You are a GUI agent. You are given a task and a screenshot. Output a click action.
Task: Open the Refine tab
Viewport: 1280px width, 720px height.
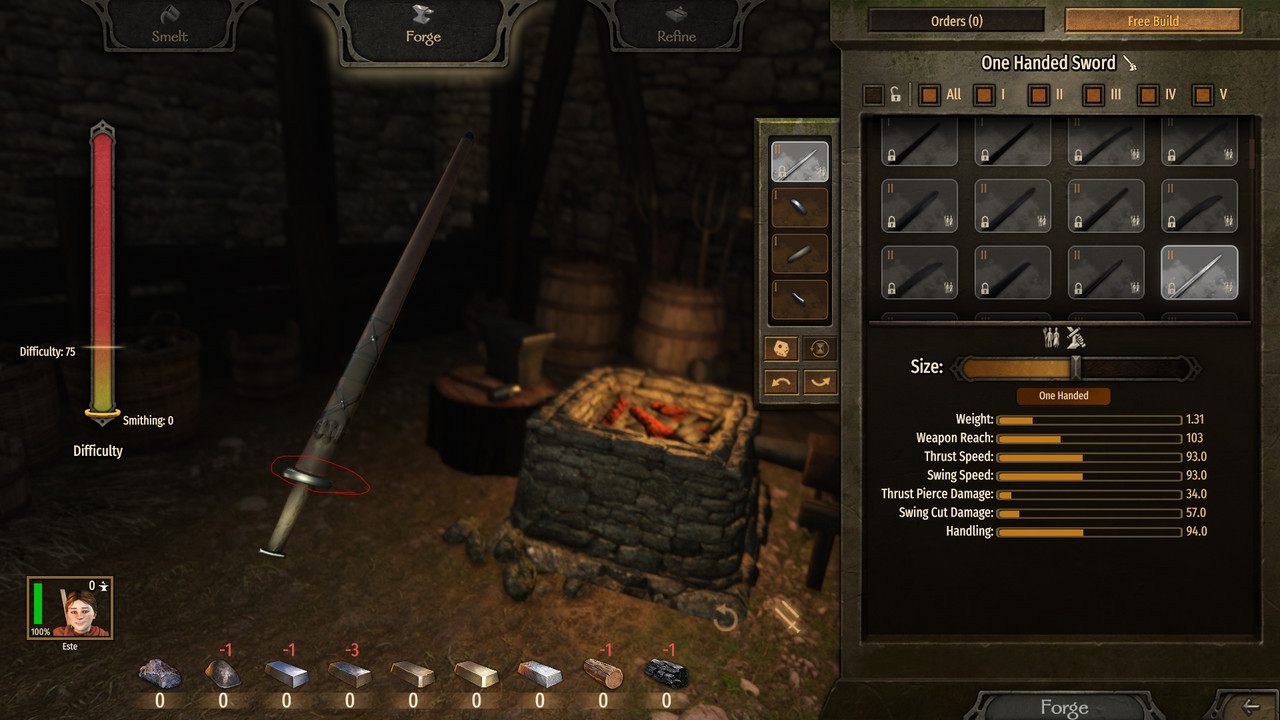tap(676, 27)
